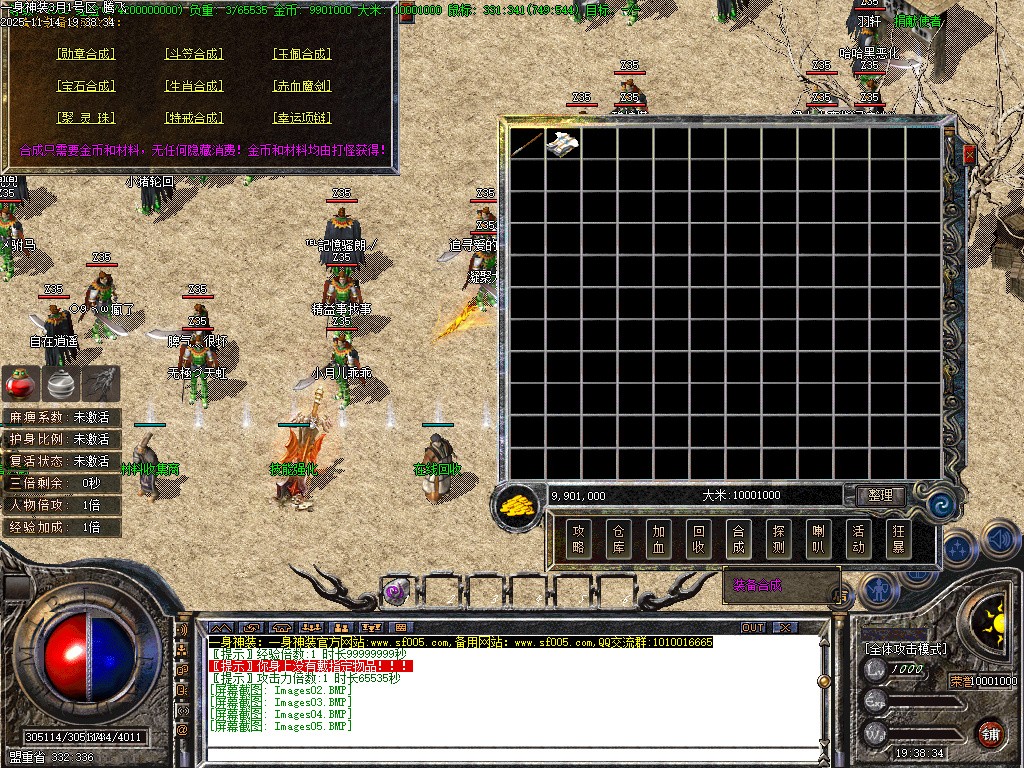Image resolution: width=1024 pixels, height=768 pixels.
Task: Close the chat panel with the X button
Action: point(785,627)
